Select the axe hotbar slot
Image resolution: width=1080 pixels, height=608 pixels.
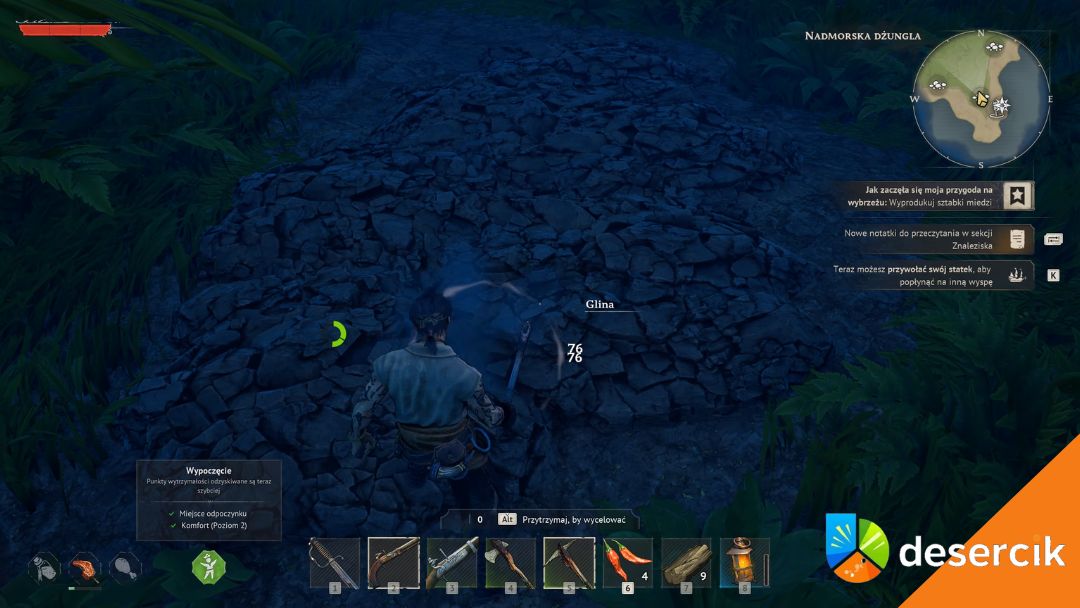click(x=510, y=562)
